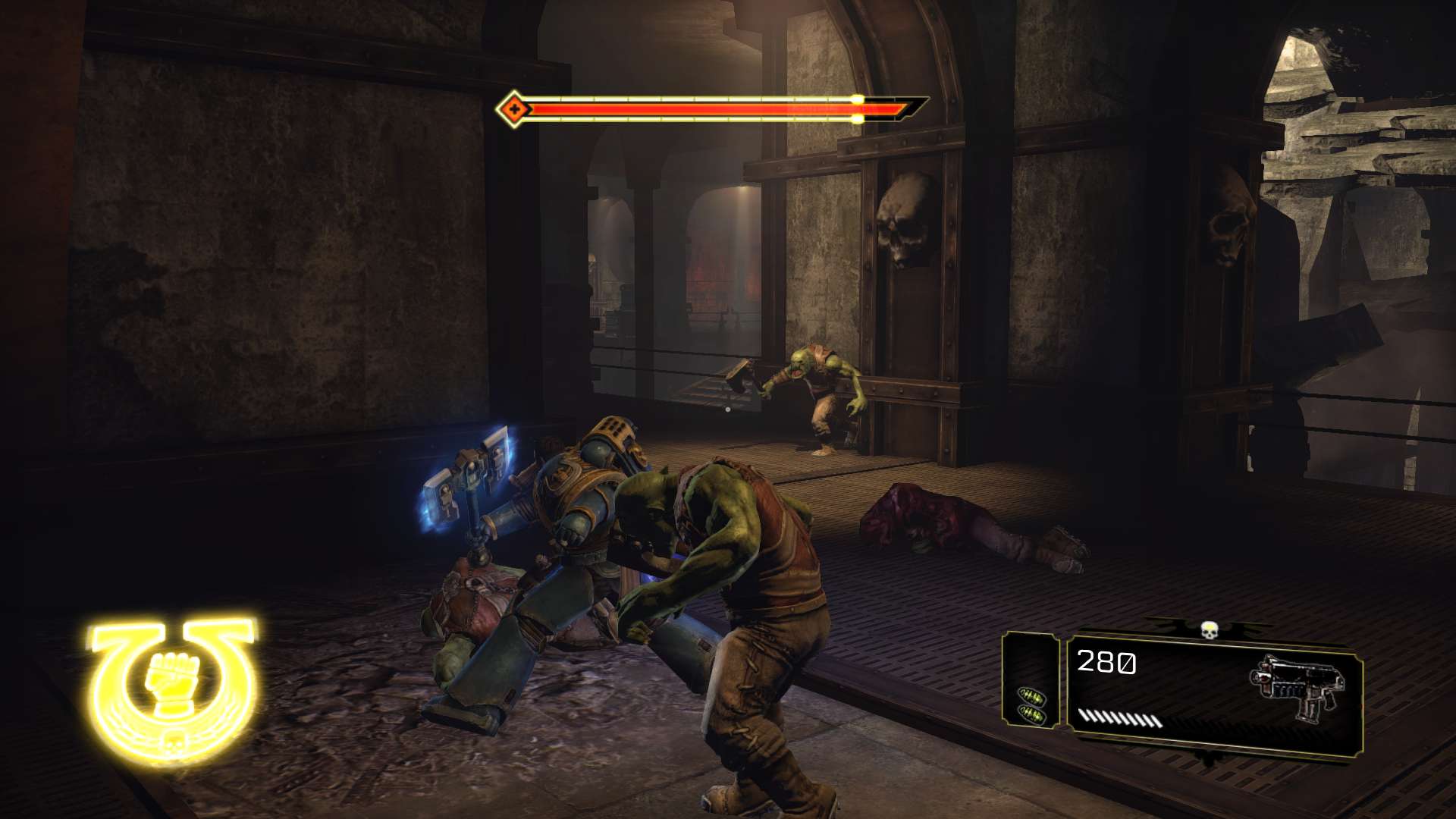
Task: Activate the glowing Fury emblem
Action: coord(173,686)
